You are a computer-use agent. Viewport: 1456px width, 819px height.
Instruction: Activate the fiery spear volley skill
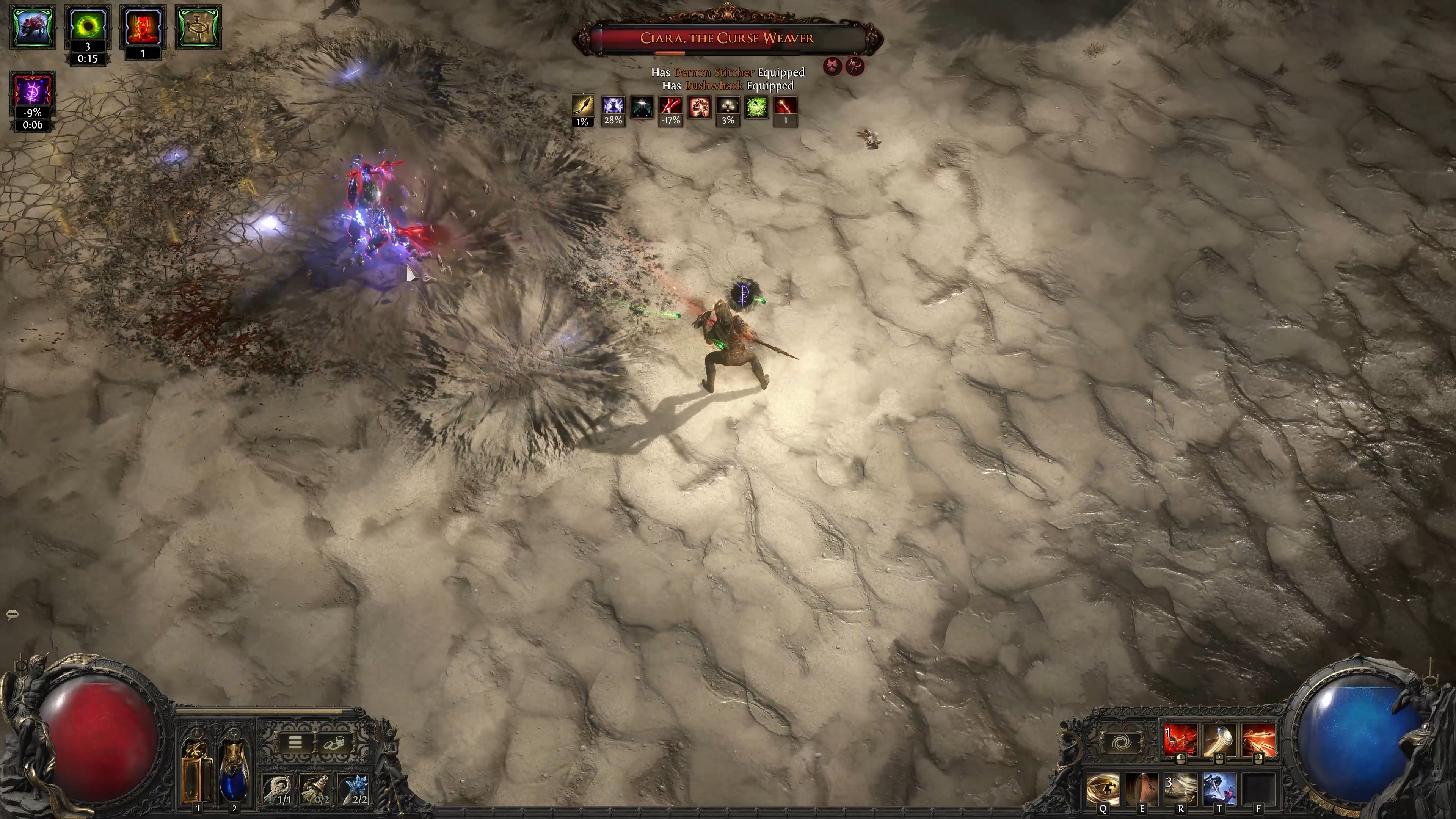click(1258, 741)
